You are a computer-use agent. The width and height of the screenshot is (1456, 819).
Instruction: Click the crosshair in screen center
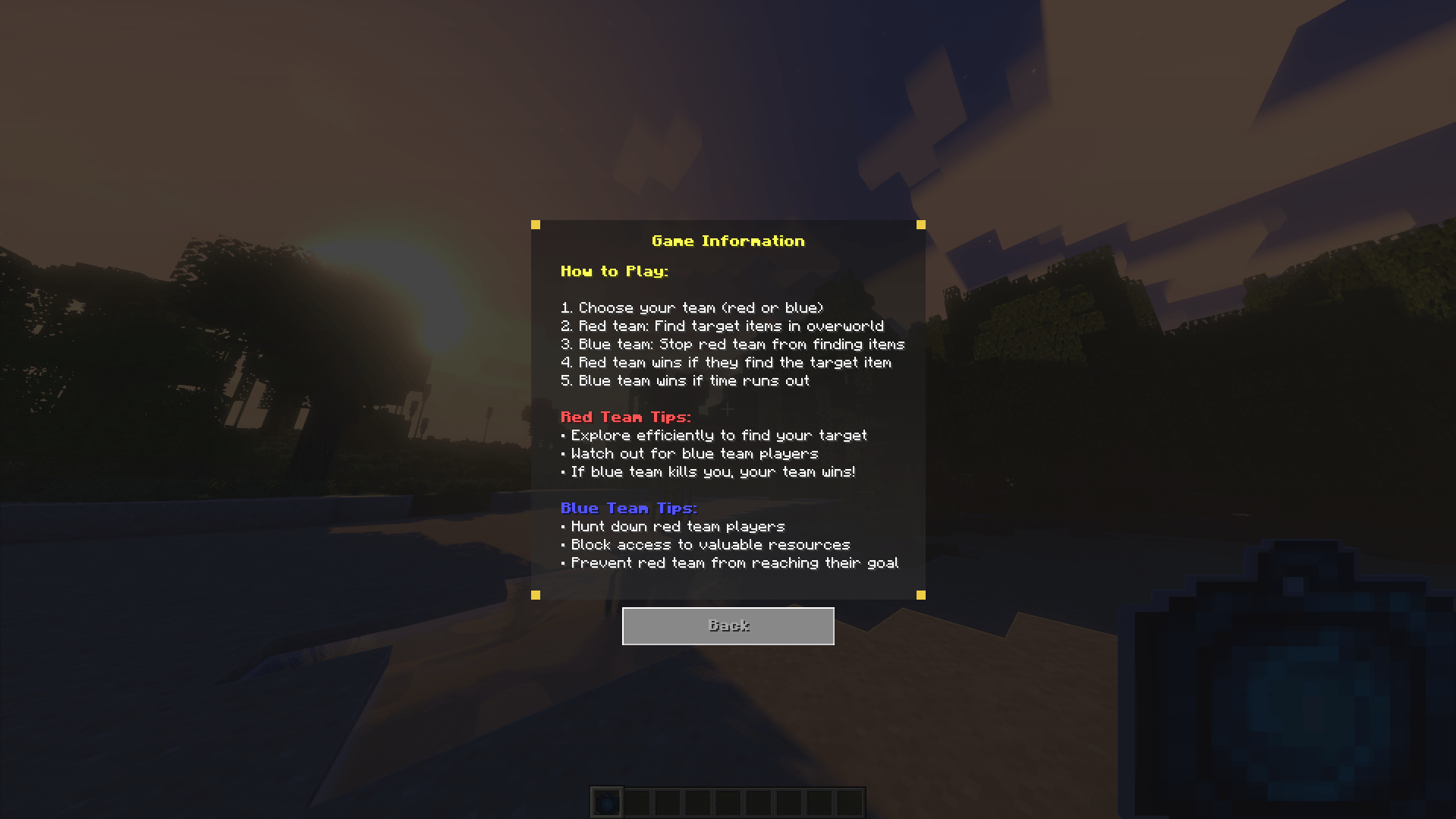point(728,409)
